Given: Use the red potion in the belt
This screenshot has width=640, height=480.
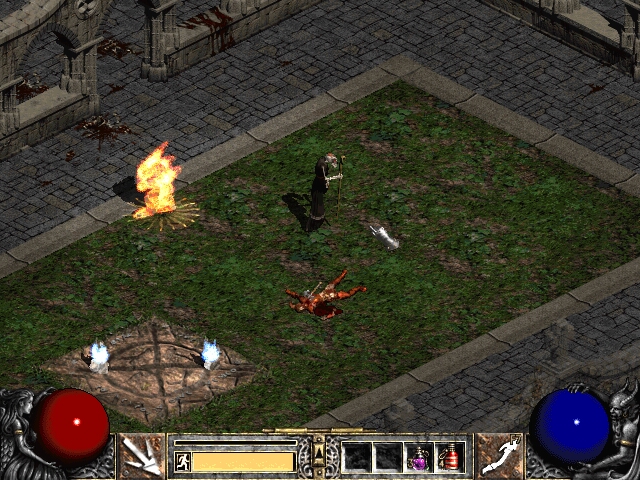Looking at the screenshot, I should pyautogui.click(x=450, y=457).
